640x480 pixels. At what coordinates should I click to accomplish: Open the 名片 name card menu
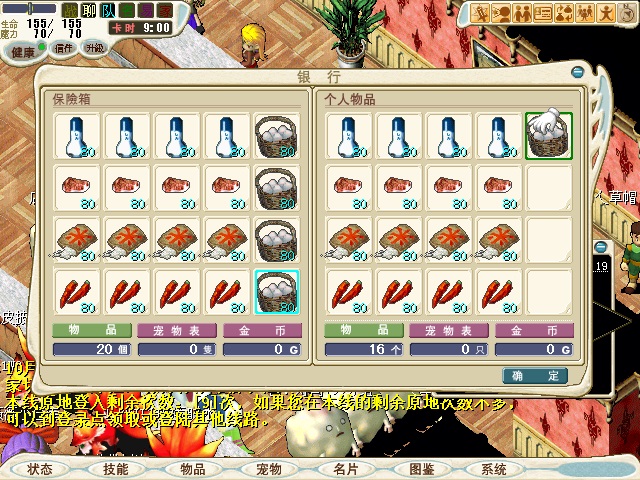coord(345,468)
